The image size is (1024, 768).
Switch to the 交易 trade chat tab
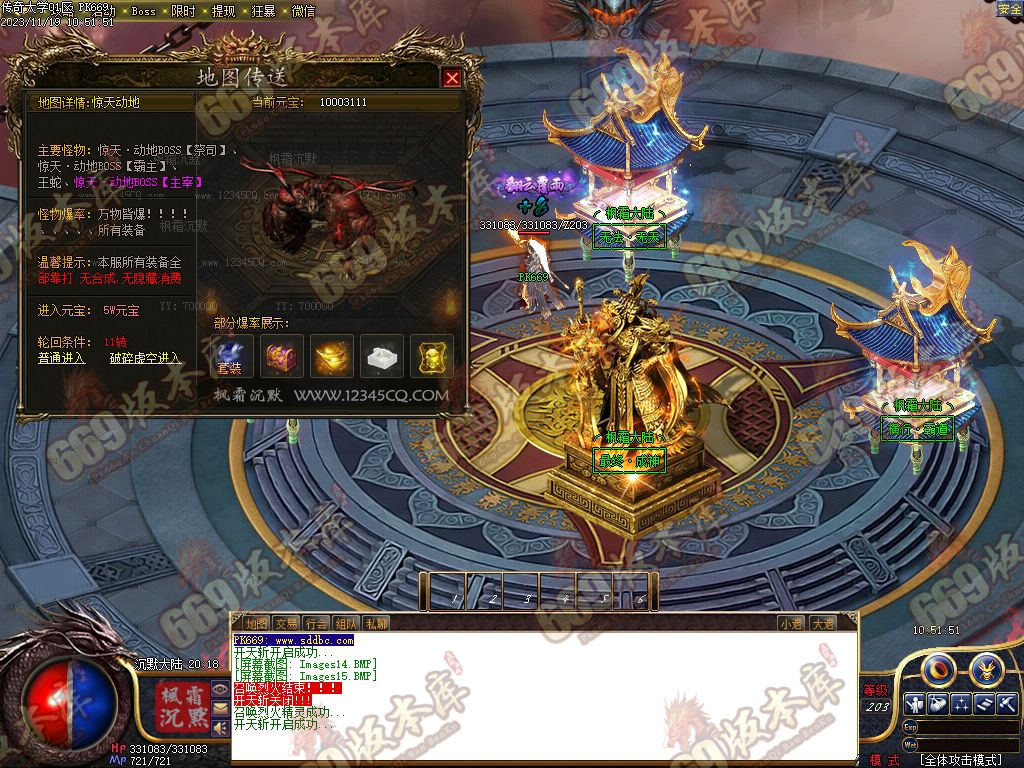pos(287,623)
